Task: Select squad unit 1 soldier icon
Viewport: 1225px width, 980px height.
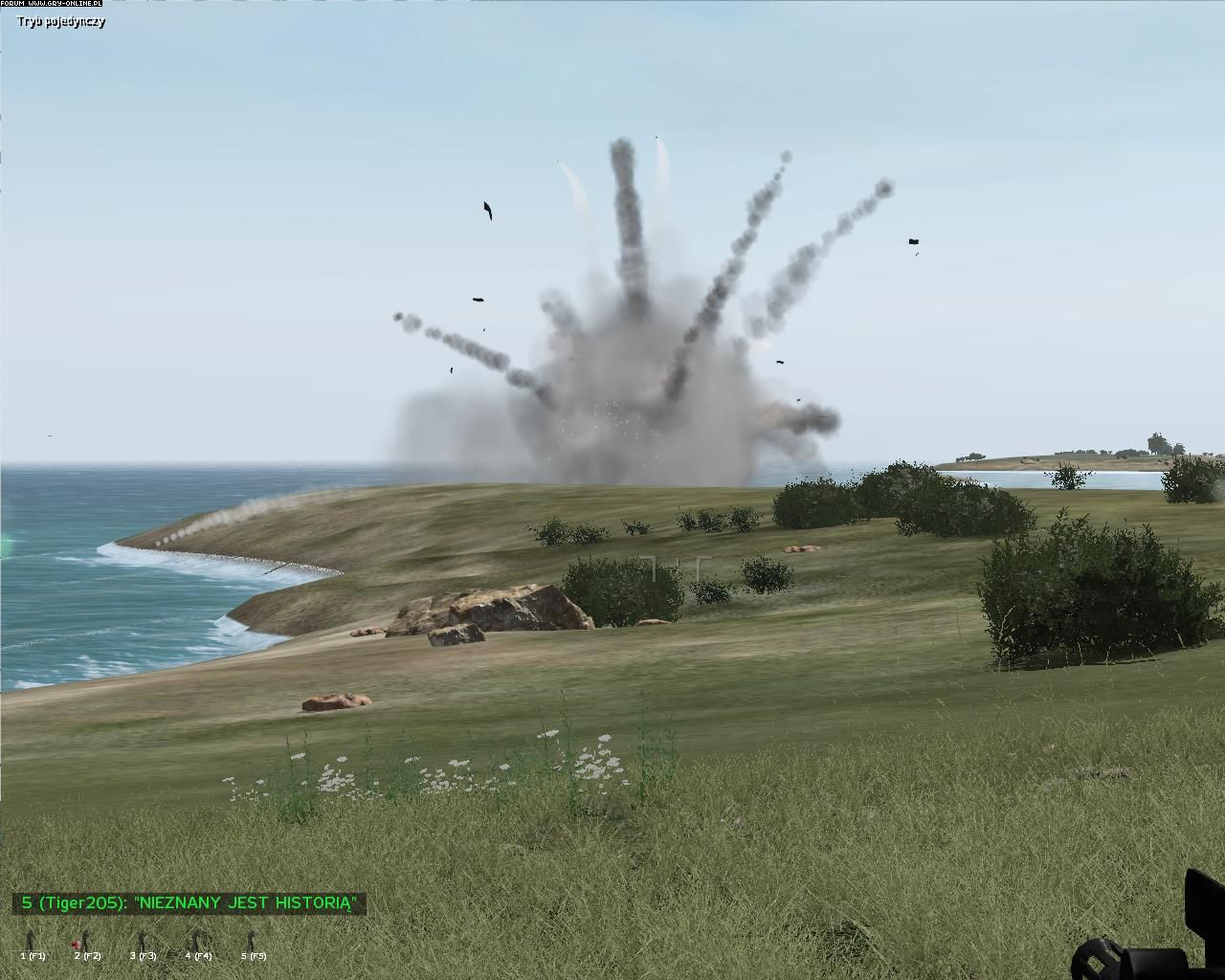Action: click(x=31, y=942)
